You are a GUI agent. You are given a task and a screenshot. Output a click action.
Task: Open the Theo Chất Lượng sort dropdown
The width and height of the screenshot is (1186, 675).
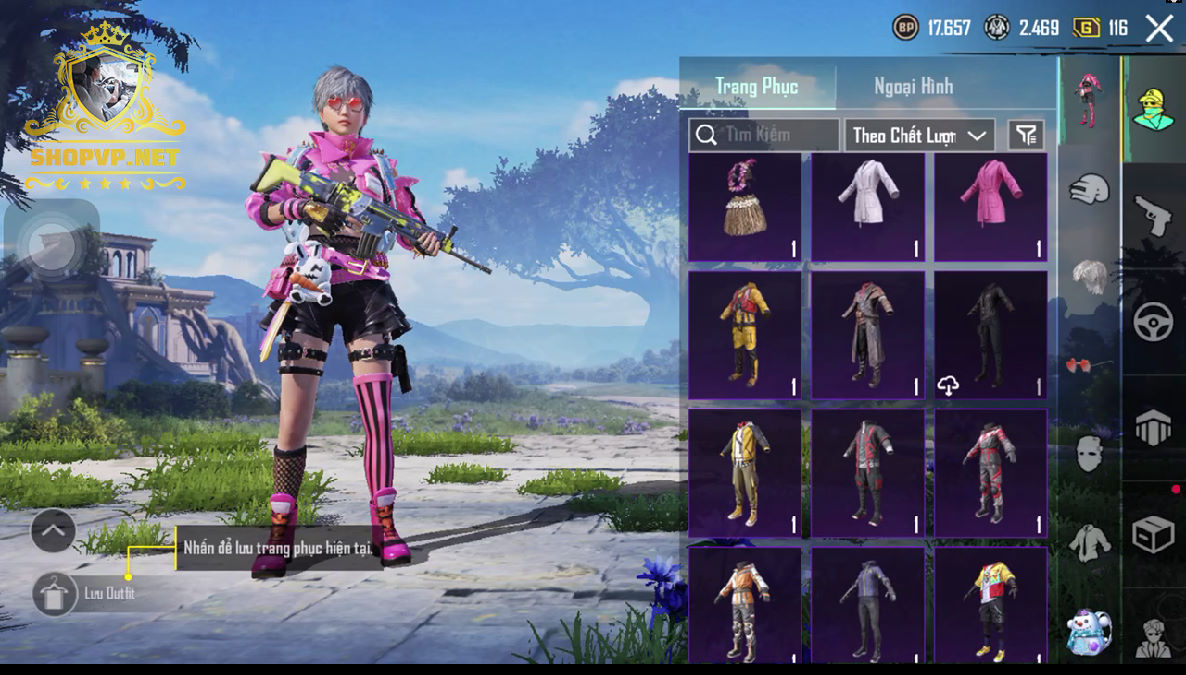click(x=919, y=135)
